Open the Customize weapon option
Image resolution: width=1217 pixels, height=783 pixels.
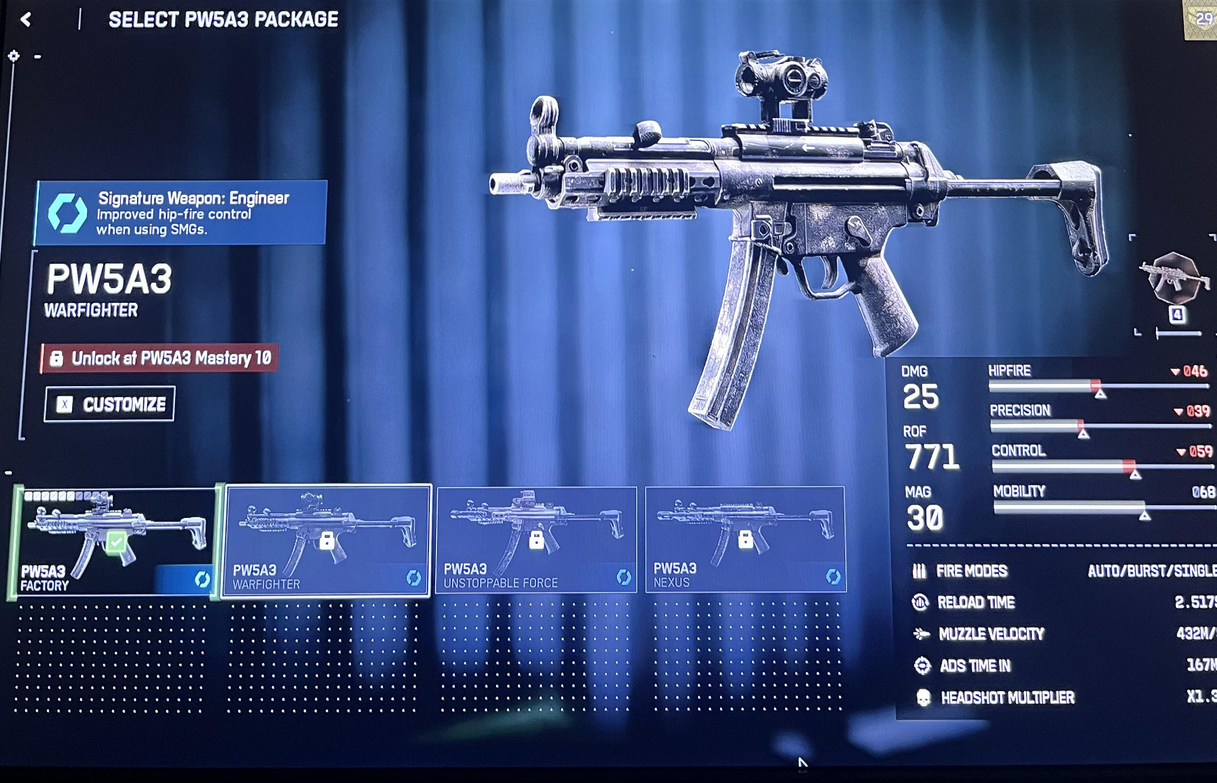(x=110, y=404)
